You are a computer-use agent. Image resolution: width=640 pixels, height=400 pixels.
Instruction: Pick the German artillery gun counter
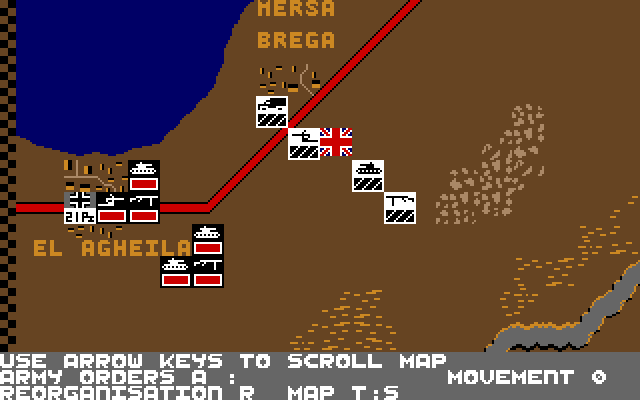pos(112,208)
